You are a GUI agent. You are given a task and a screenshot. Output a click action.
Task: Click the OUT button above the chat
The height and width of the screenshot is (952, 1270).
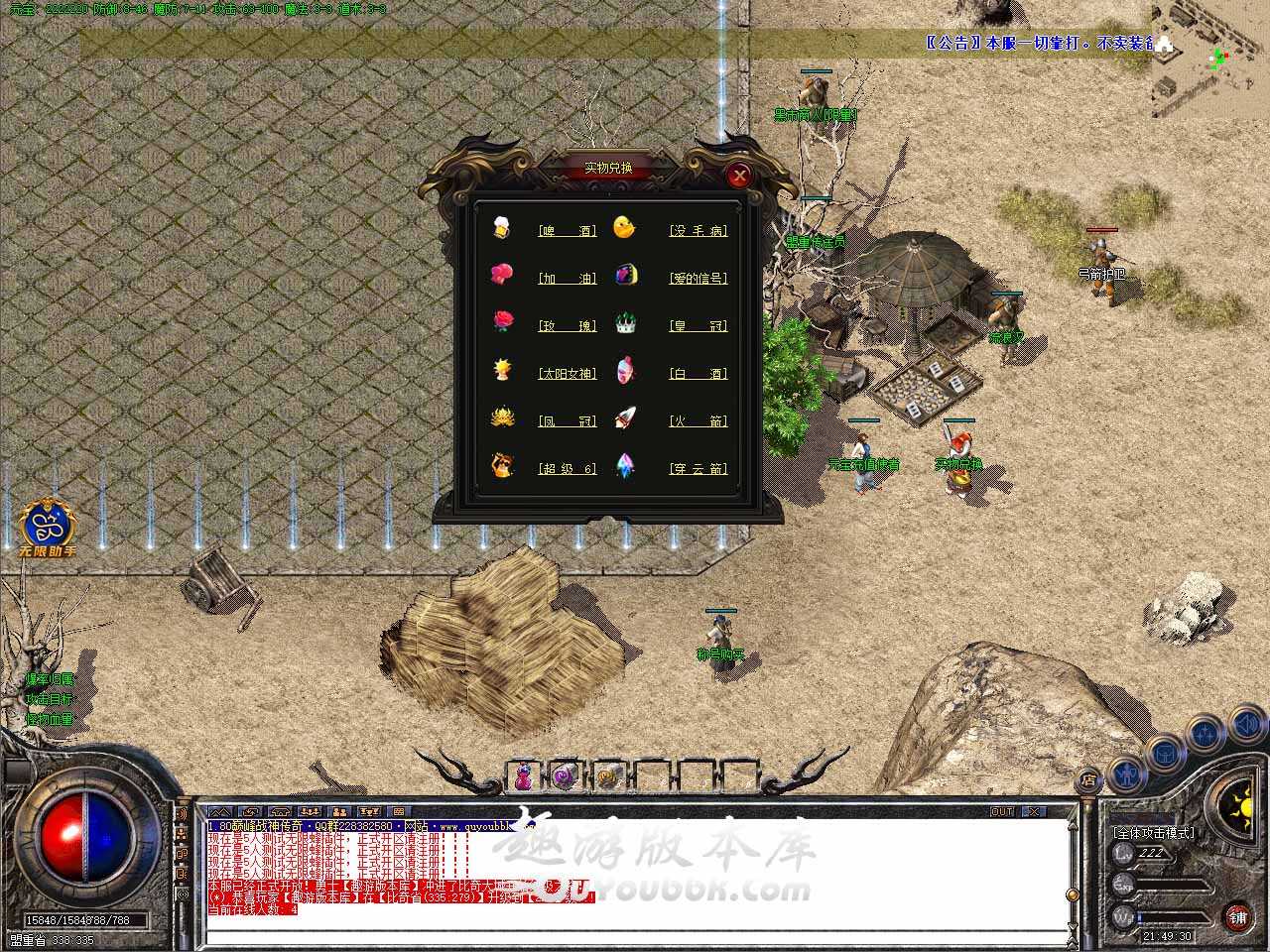click(1002, 811)
